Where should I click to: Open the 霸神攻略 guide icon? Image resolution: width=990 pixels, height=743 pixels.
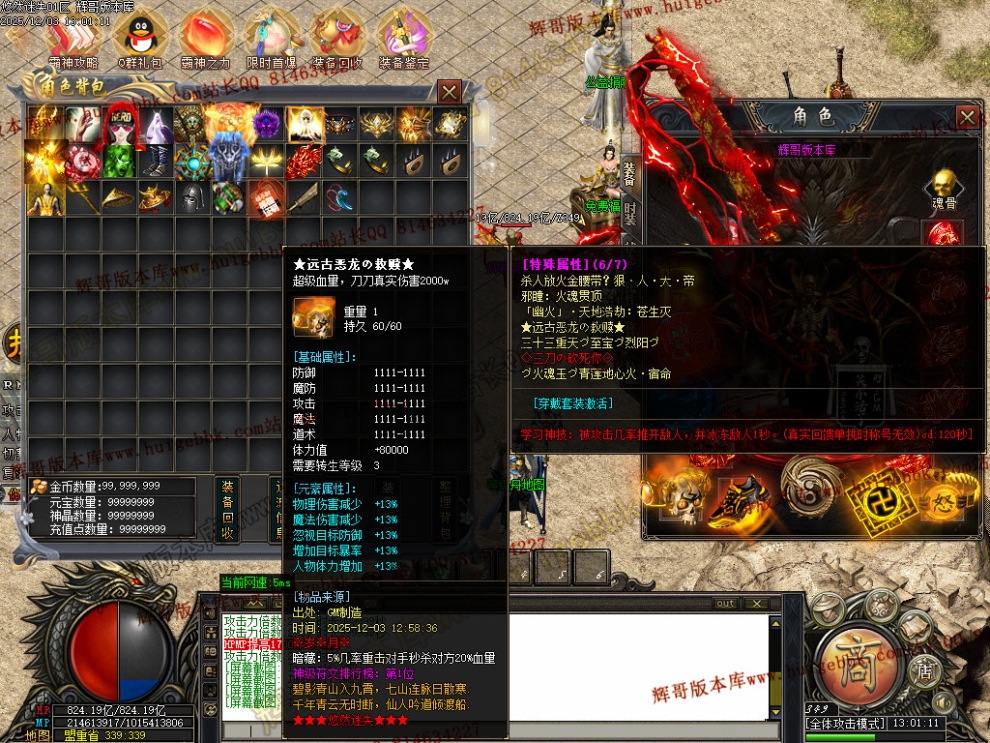pos(70,38)
